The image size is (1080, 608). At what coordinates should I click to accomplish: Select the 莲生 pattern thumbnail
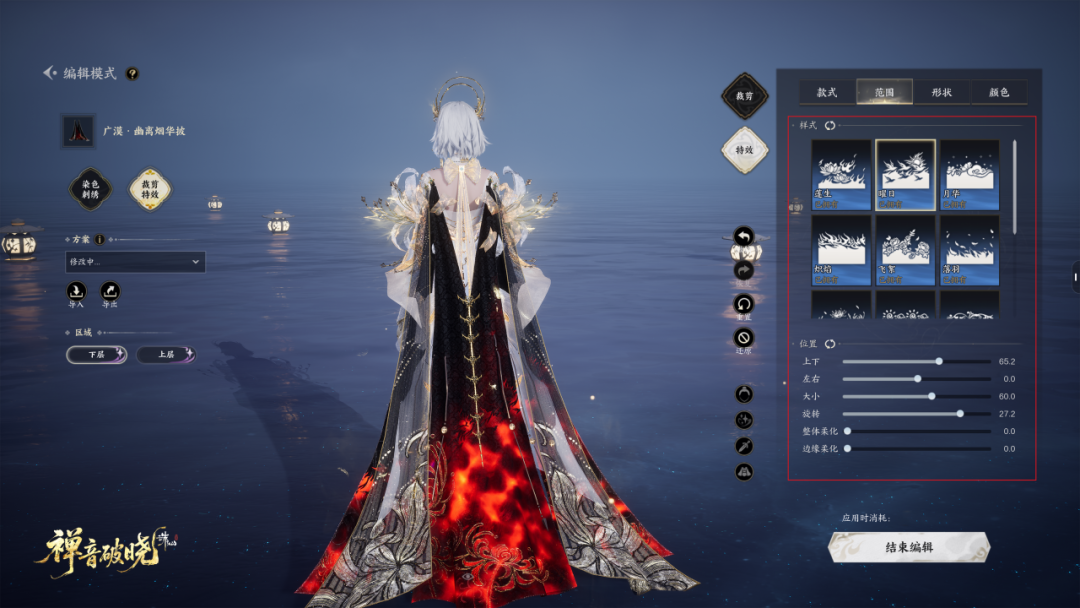pos(840,174)
